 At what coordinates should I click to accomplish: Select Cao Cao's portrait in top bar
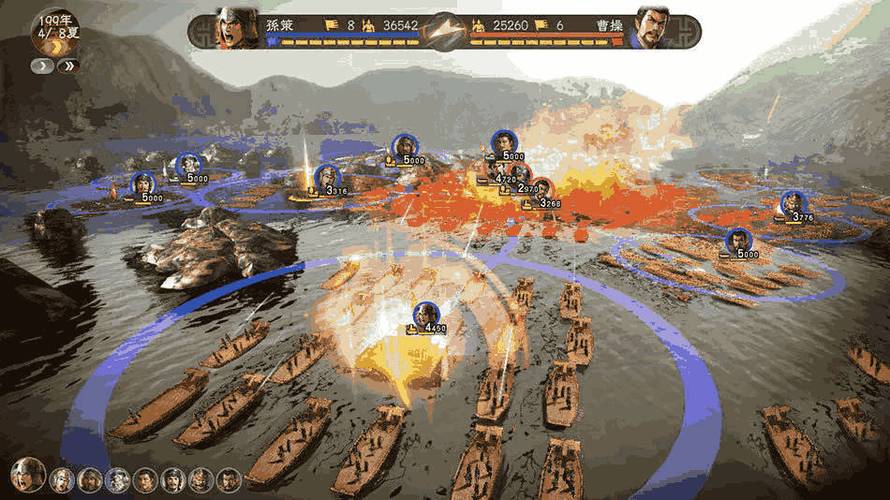[654, 29]
